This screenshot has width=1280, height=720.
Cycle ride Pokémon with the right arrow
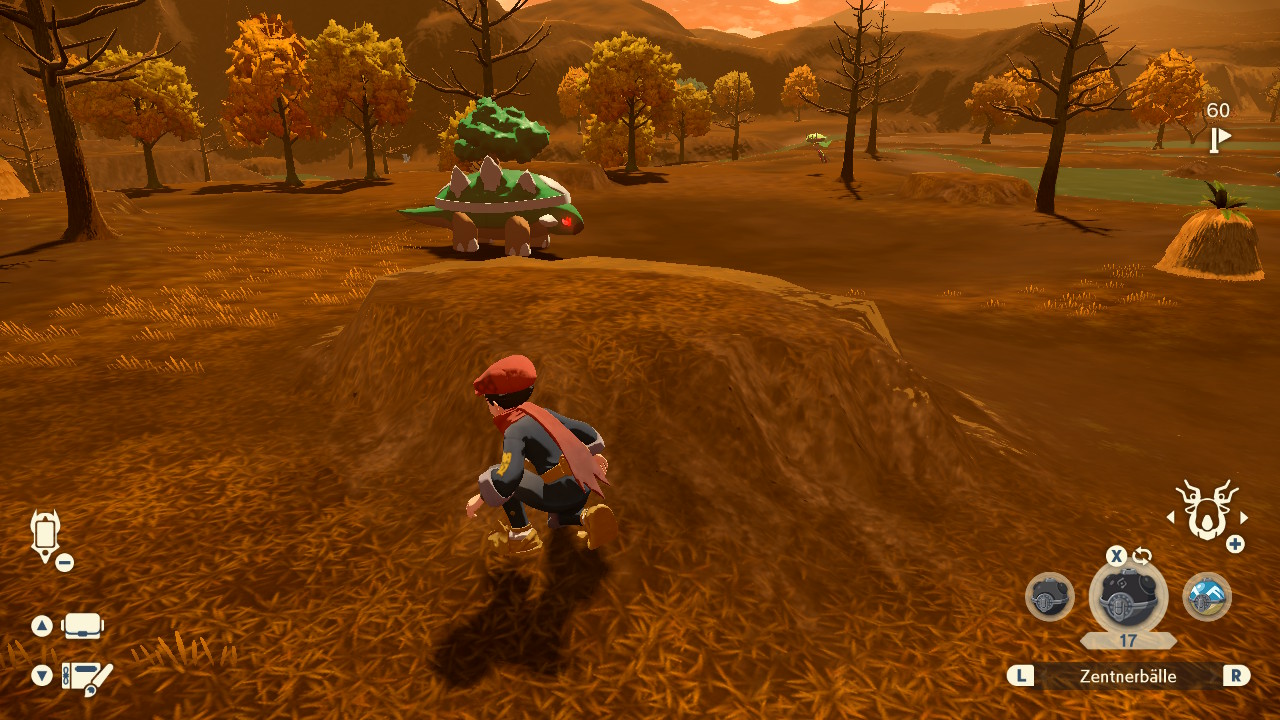coord(1244,518)
